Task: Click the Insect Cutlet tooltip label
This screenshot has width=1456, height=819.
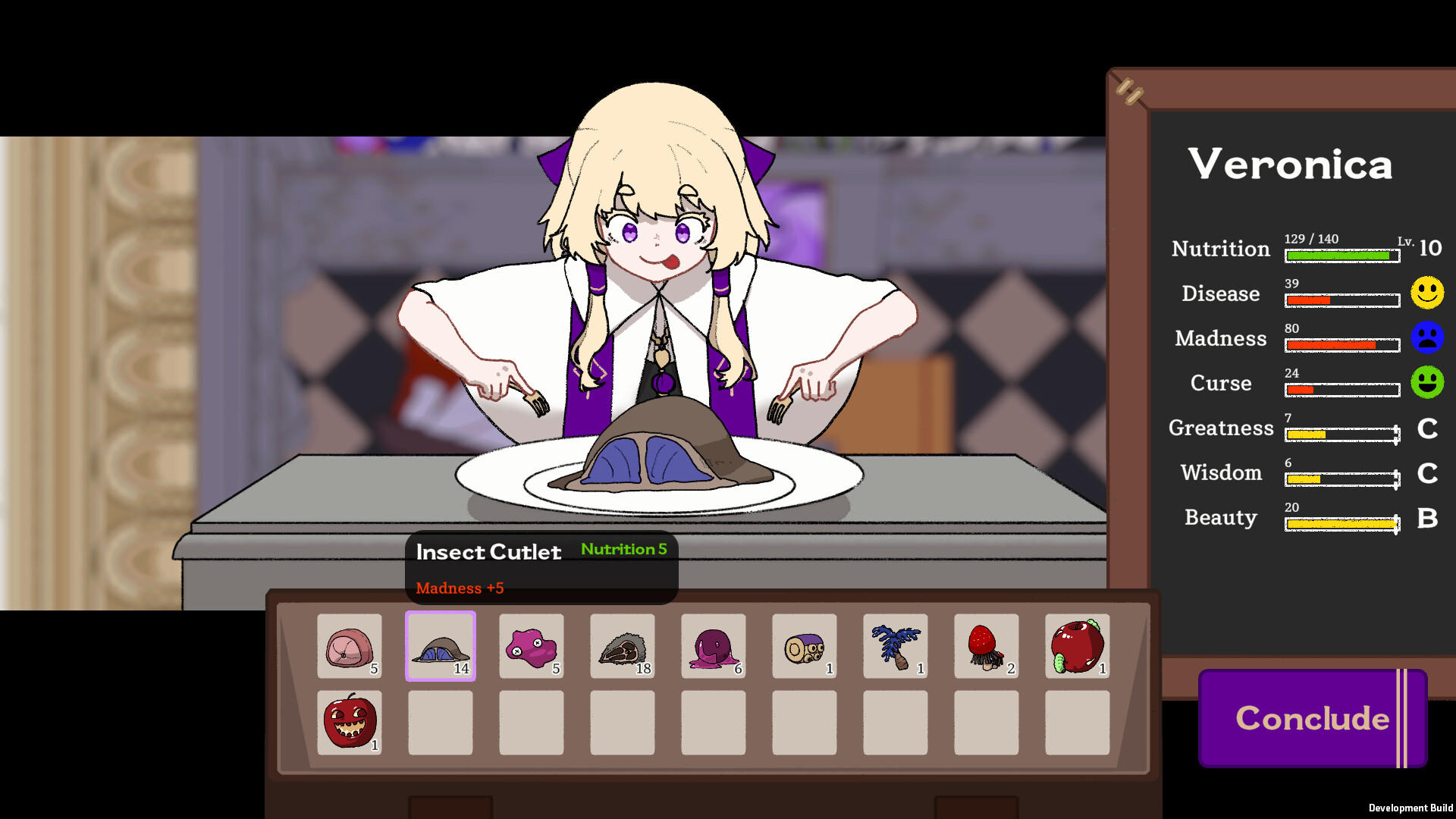Action: point(488,552)
